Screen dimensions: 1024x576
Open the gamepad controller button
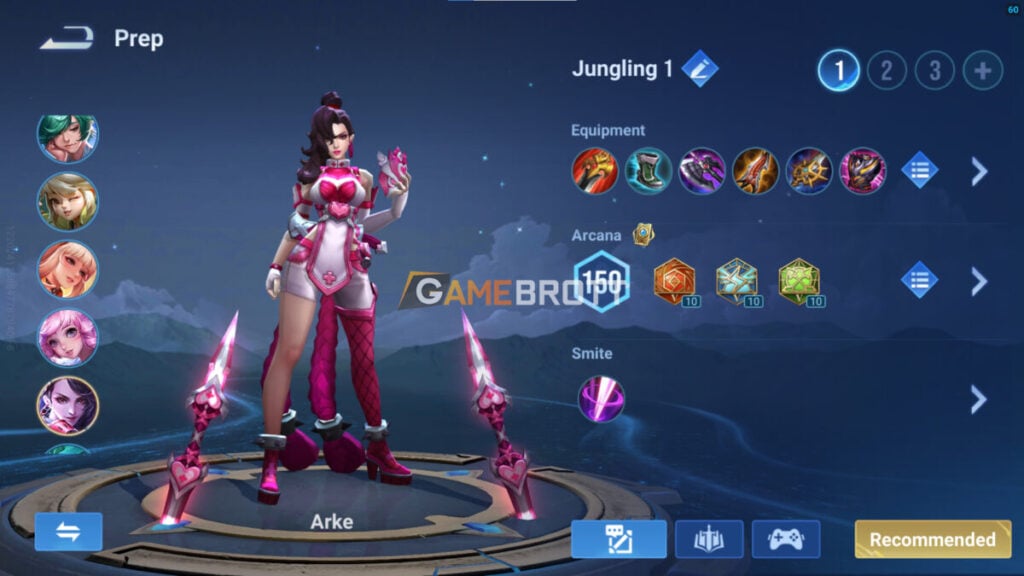click(x=785, y=539)
